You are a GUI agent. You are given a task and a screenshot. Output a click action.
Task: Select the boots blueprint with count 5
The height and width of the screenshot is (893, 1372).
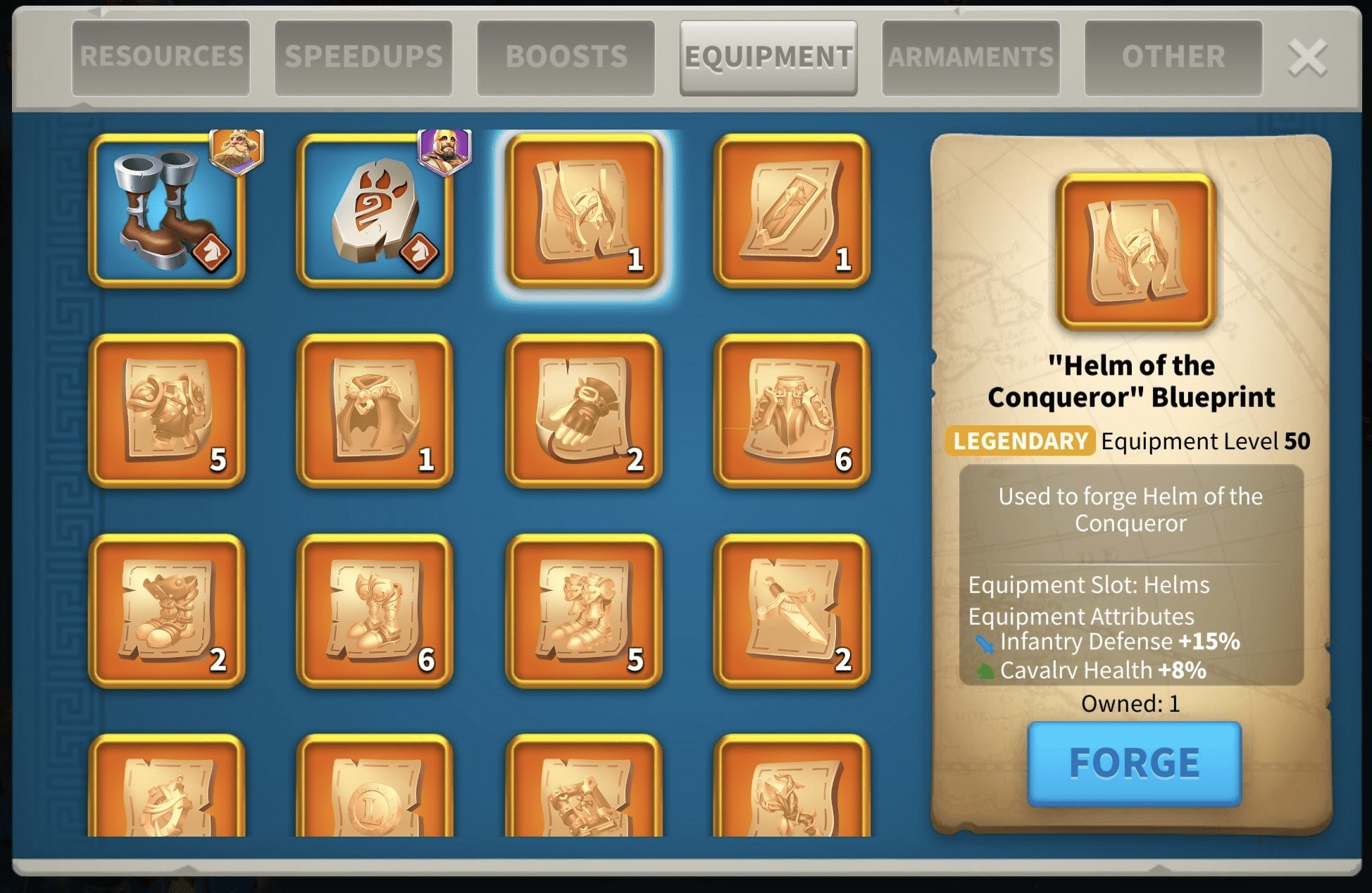(x=583, y=611)
